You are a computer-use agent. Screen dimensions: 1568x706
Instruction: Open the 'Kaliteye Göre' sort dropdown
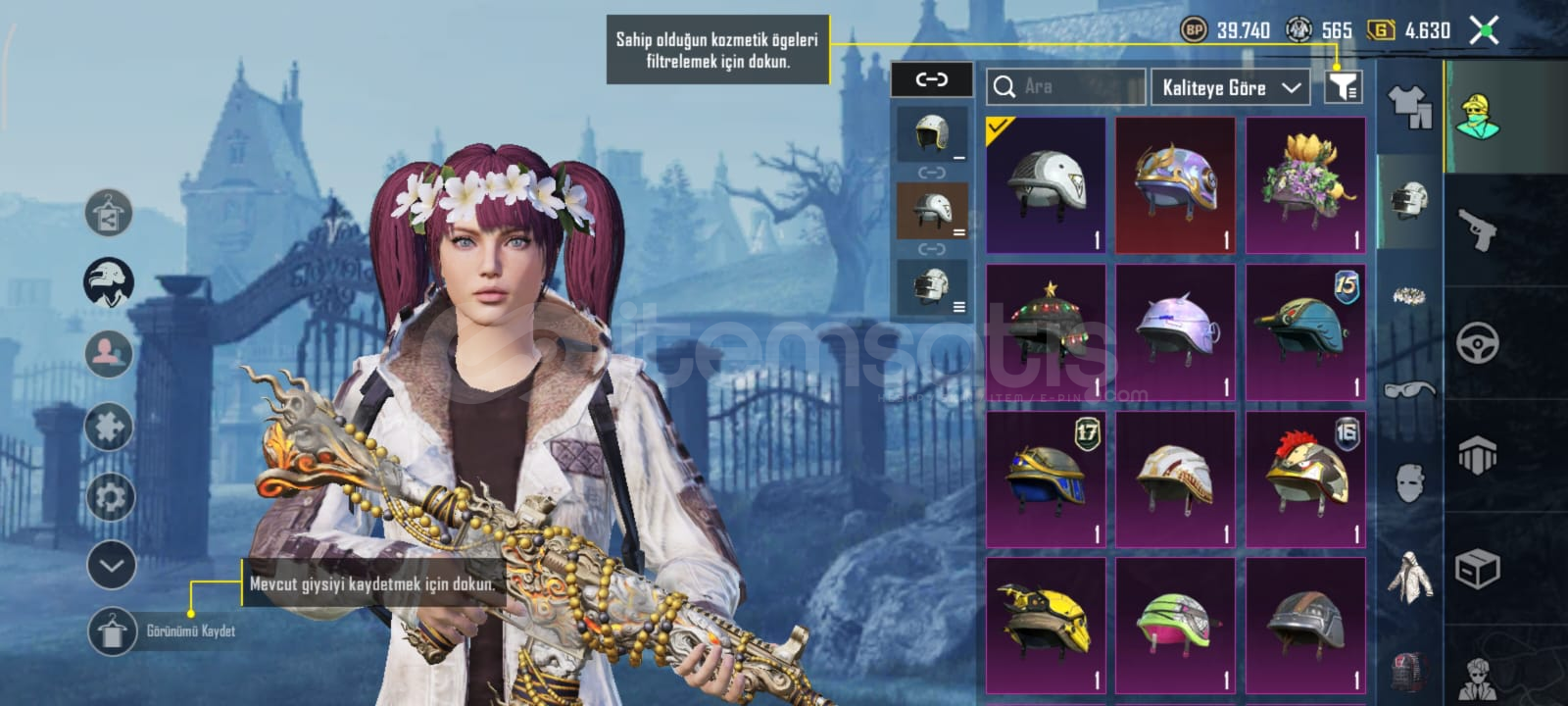[x=1230, y=87]
